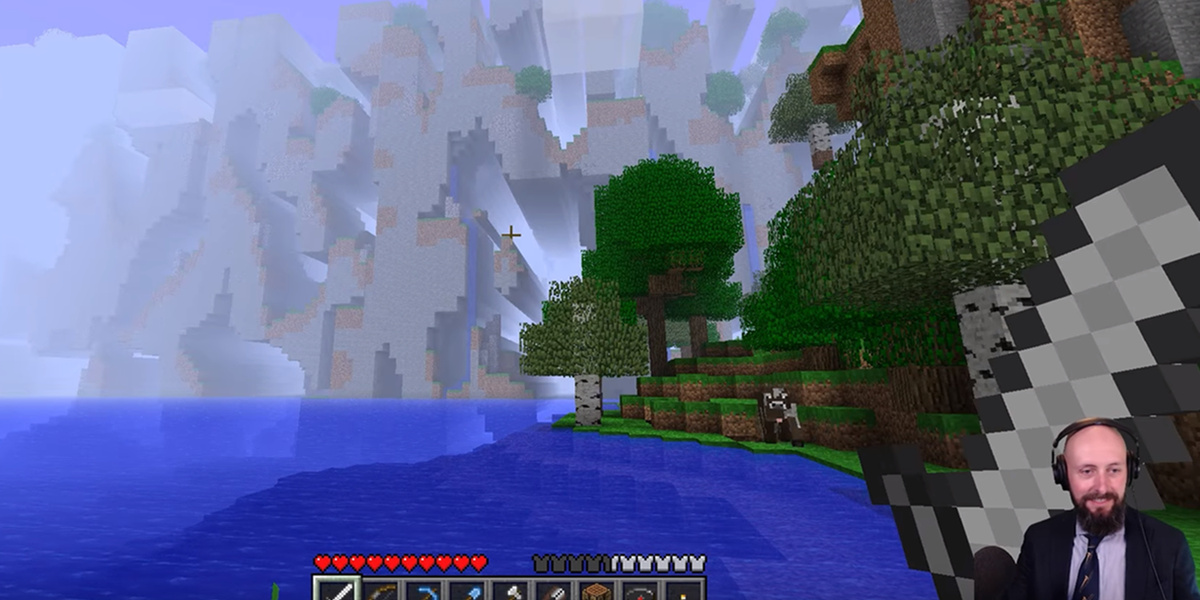Image resolution: width=1200 pixels, height=600 pixels.
Task: Switch to the diamond pickaxe slot
Action: (x=424, y=591)
